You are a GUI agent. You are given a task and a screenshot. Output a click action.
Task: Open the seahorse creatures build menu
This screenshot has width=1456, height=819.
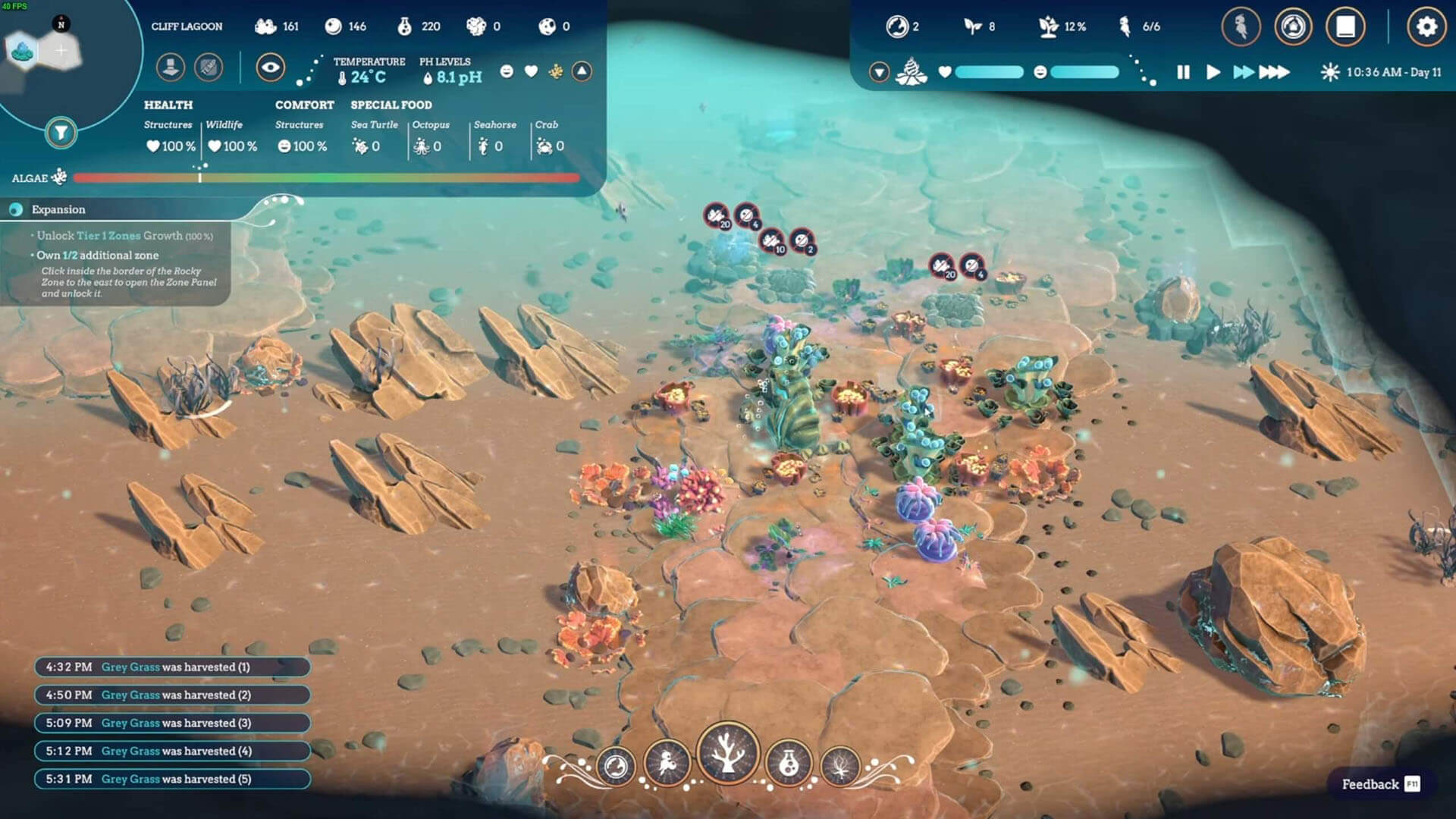coord(667,764)
